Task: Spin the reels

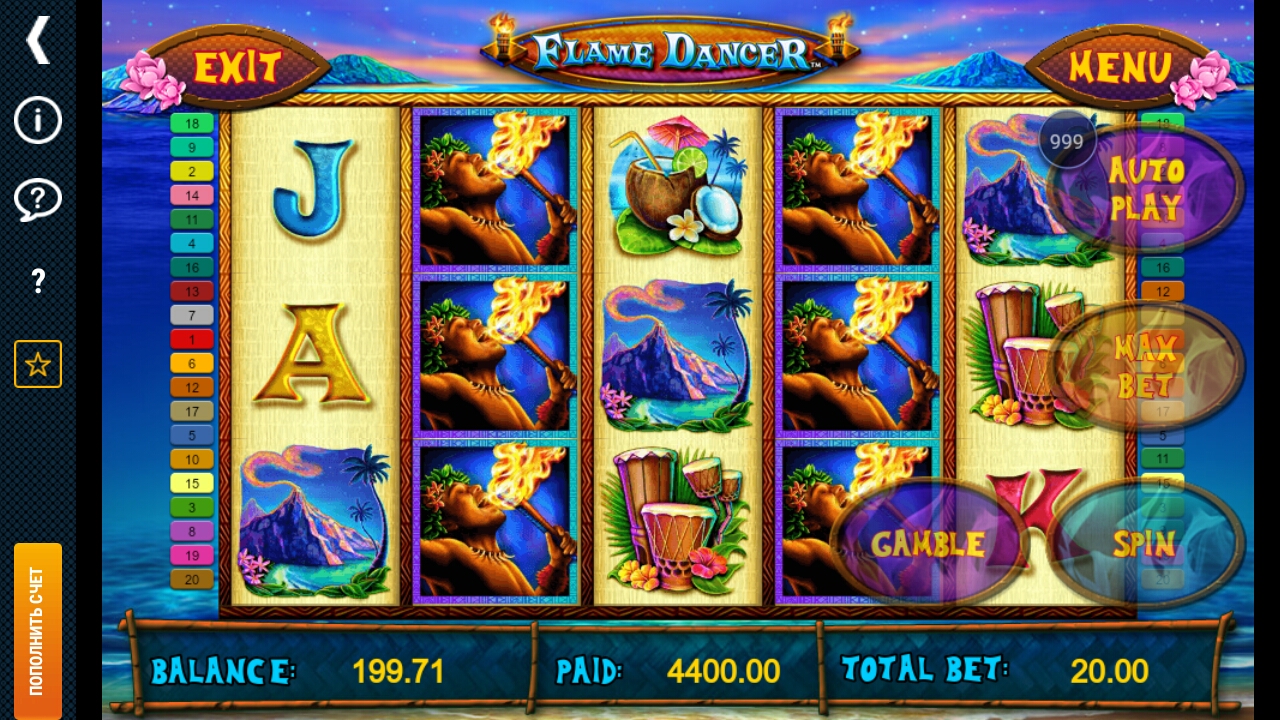Action: click(1145, 544)
